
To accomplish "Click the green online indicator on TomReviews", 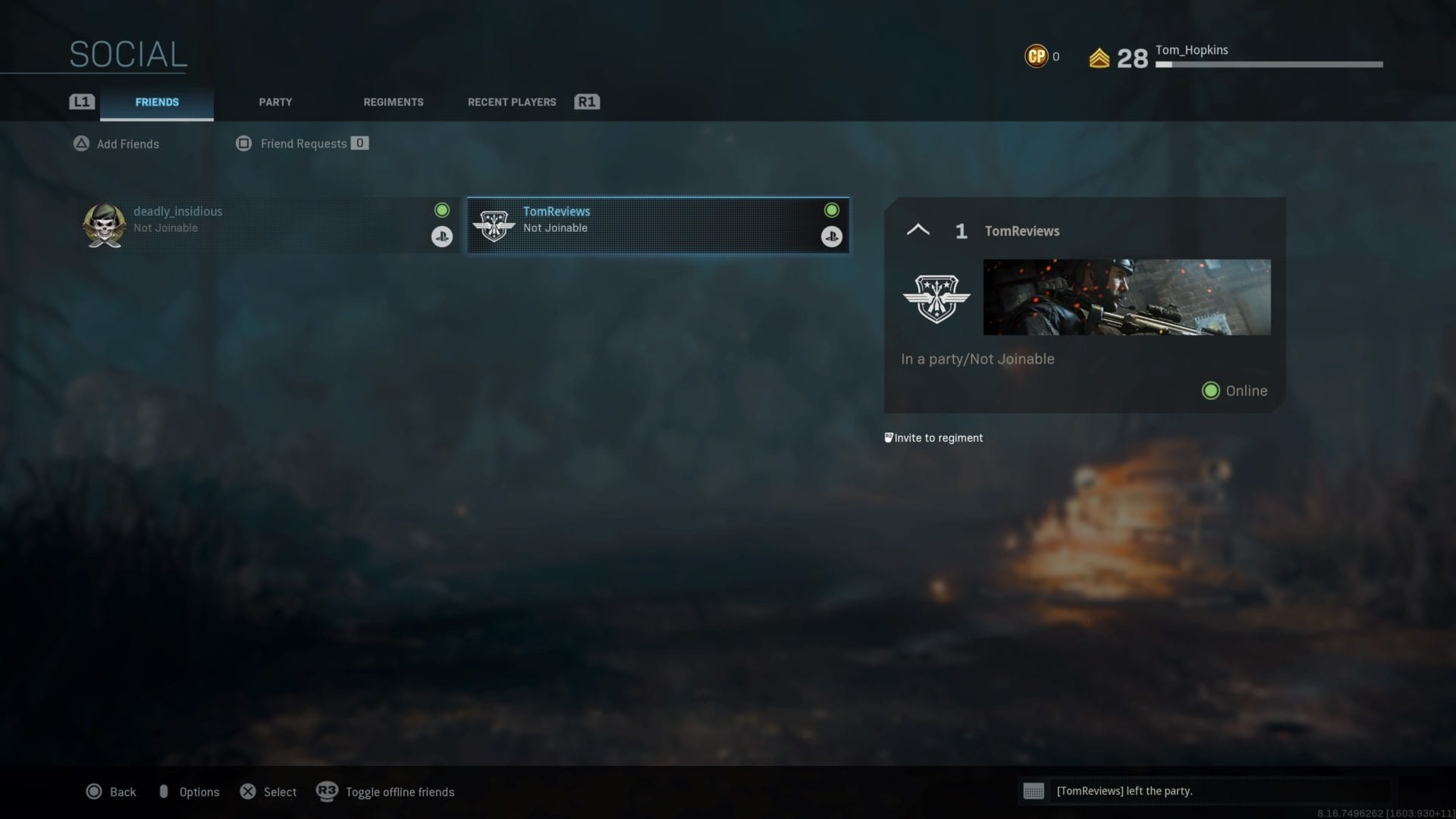I will pos(832,210).
